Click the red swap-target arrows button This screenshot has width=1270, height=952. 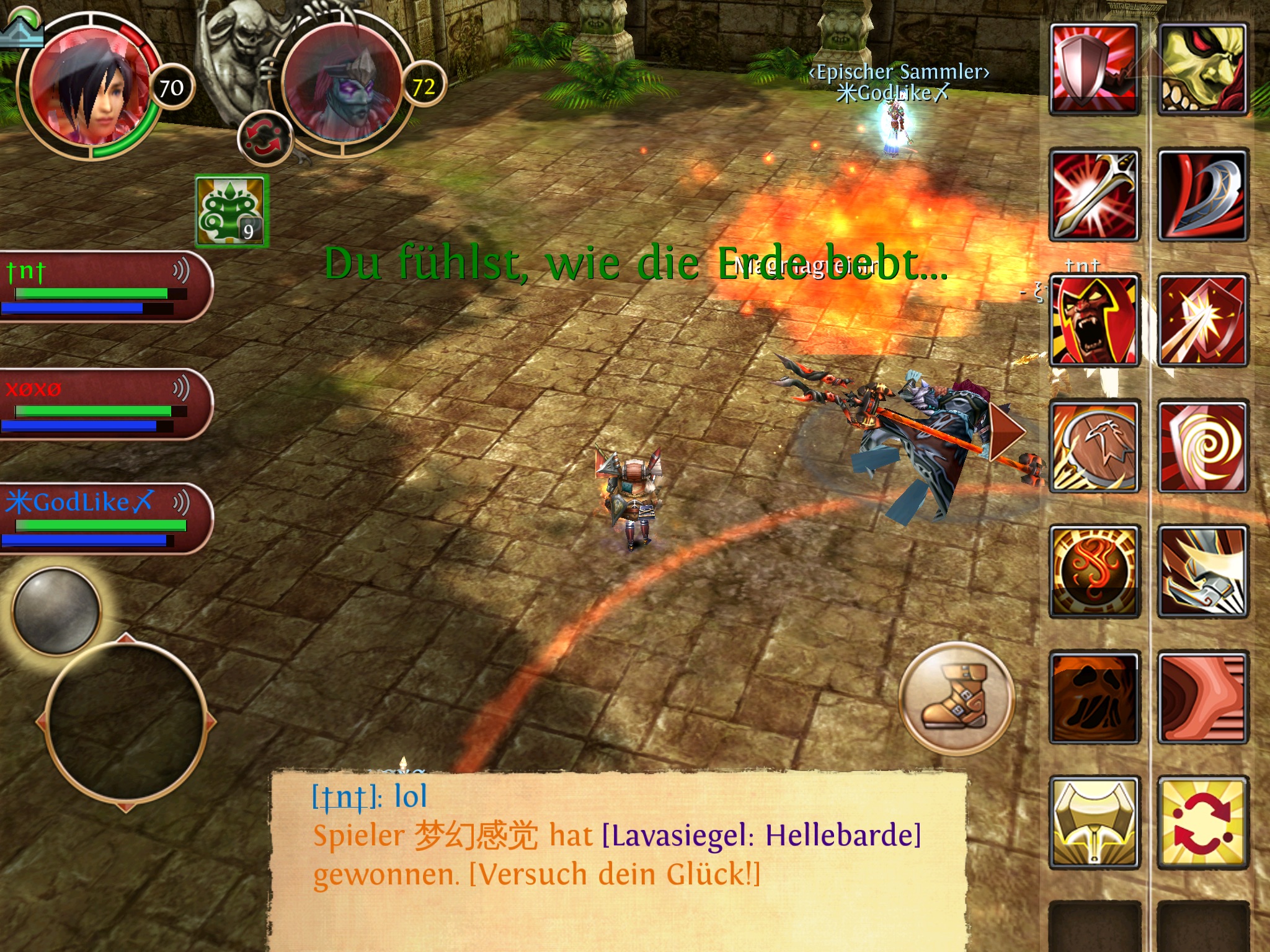tap(265, 138)
